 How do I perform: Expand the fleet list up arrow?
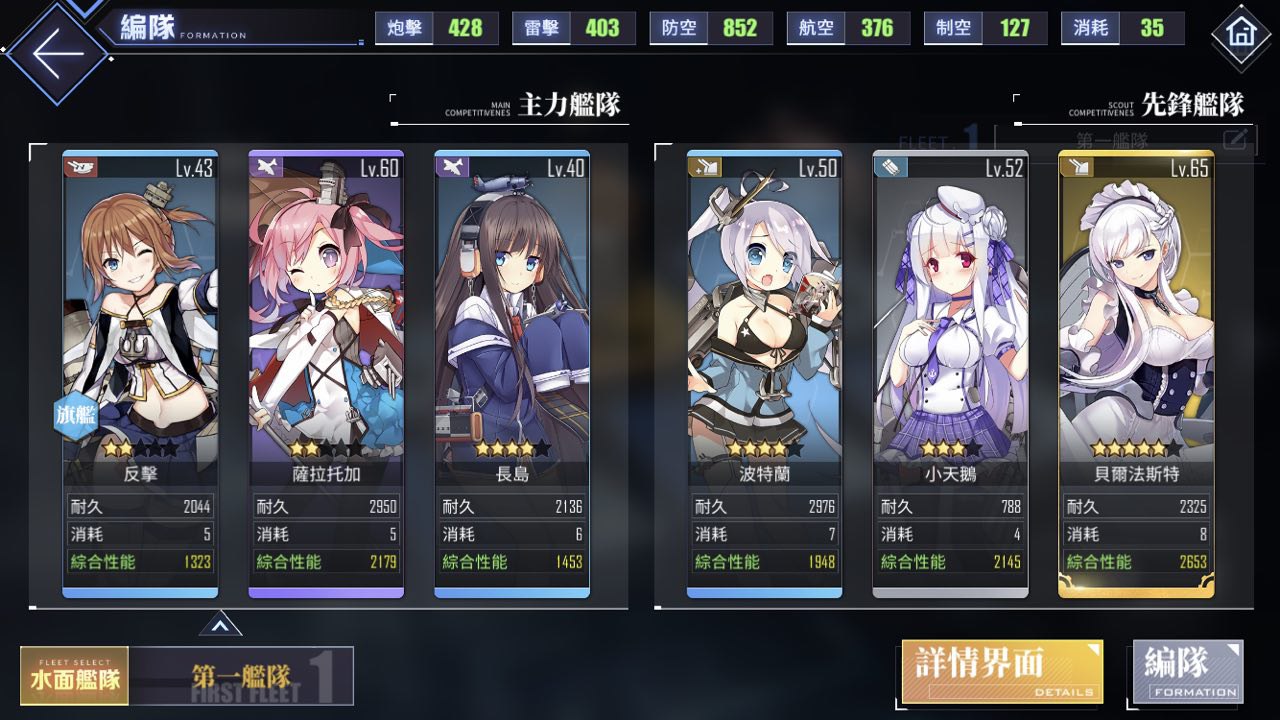[220, 626]
